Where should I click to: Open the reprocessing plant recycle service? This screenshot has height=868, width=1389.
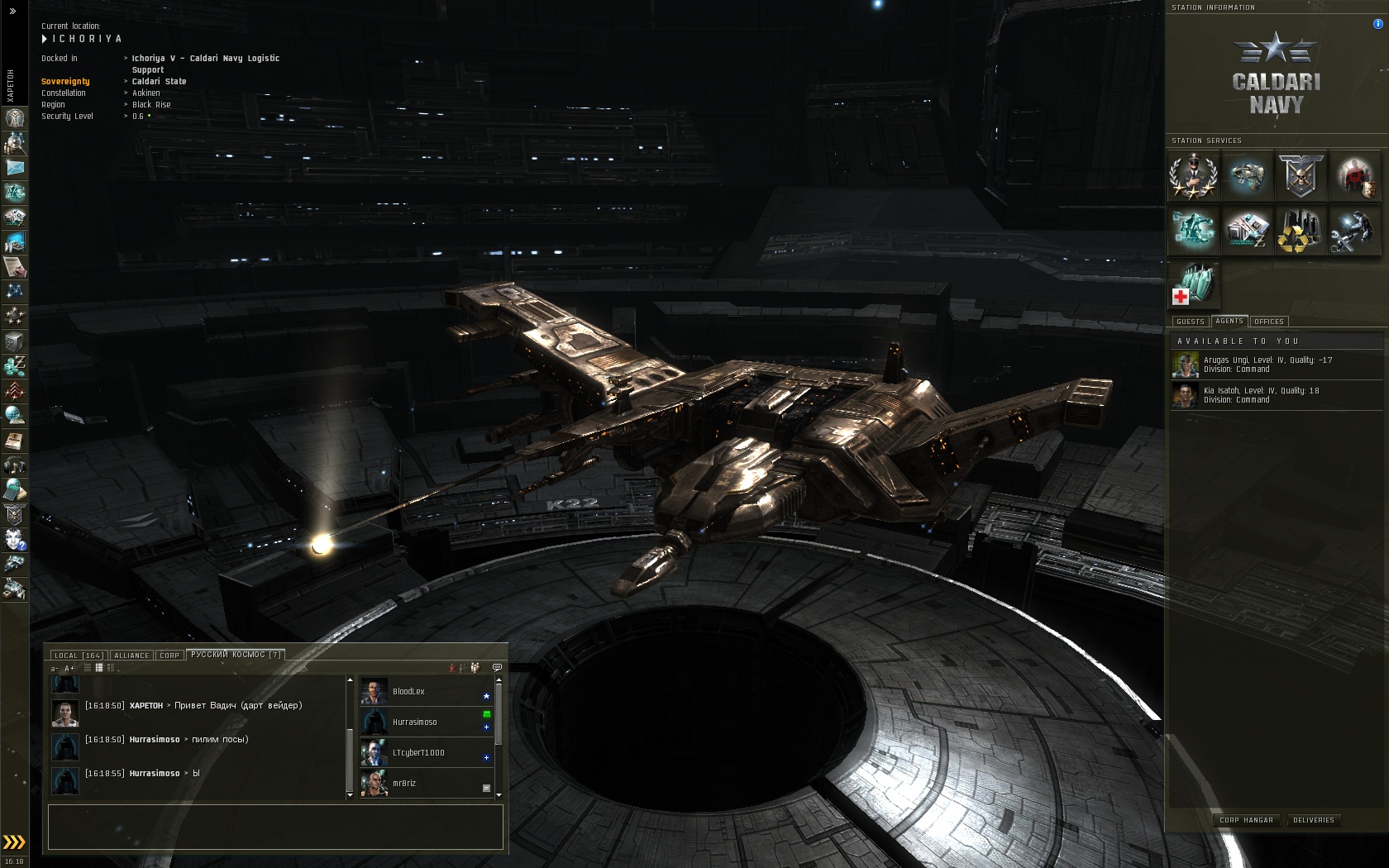click(1298, 231)
